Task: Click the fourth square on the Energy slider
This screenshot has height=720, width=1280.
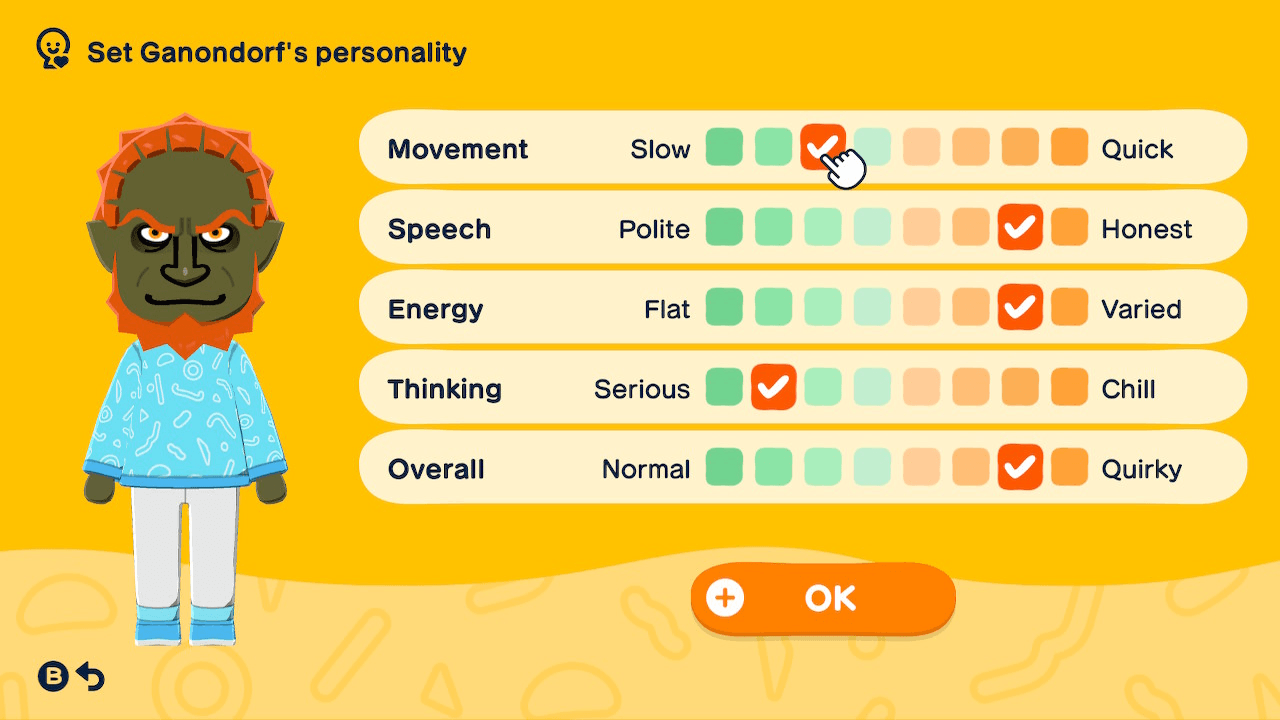Action: coord(871,307)
